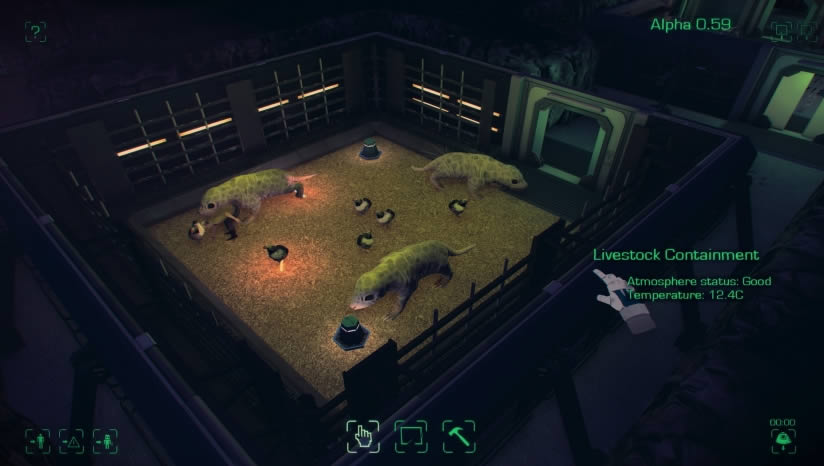This screenshot has height=466, width=824.
Task: Select the pointing hand interact tool
Action: (362, 435)
